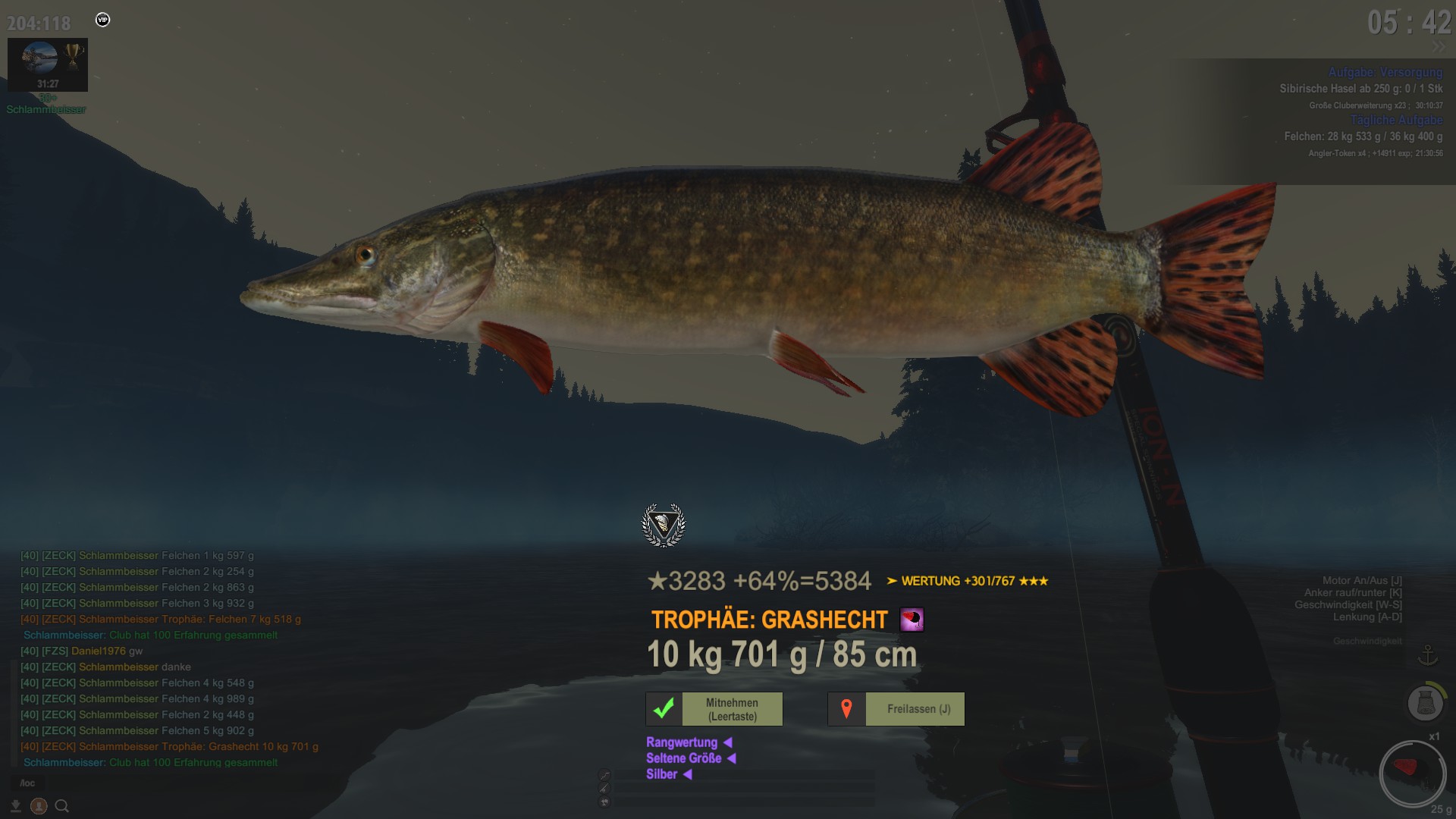Screen dimensions: 1456x819
Task: Open the Aufgabe: Versorgung task entry
Action: coord(1385,72)
